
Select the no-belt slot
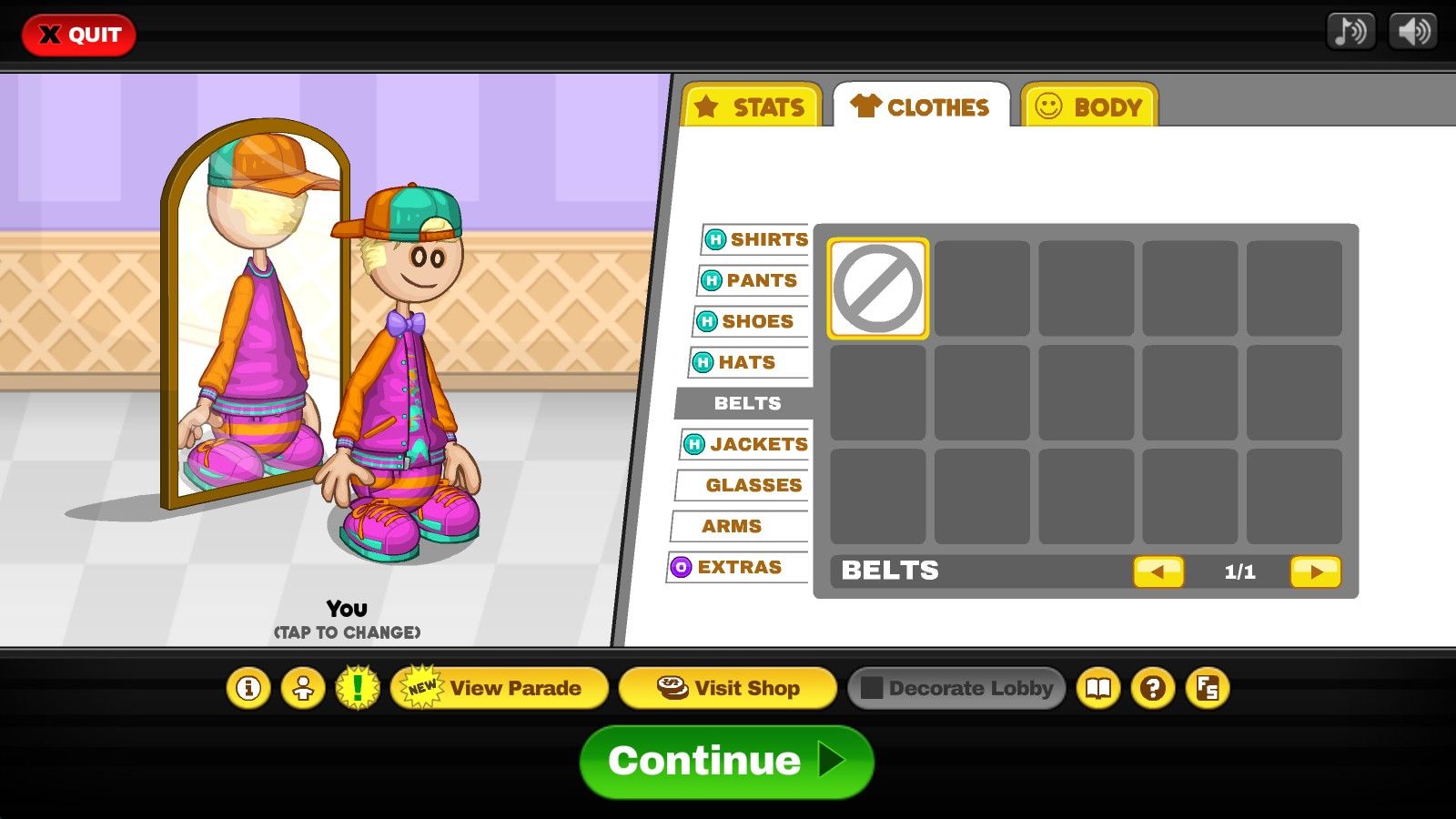[878, 288]
